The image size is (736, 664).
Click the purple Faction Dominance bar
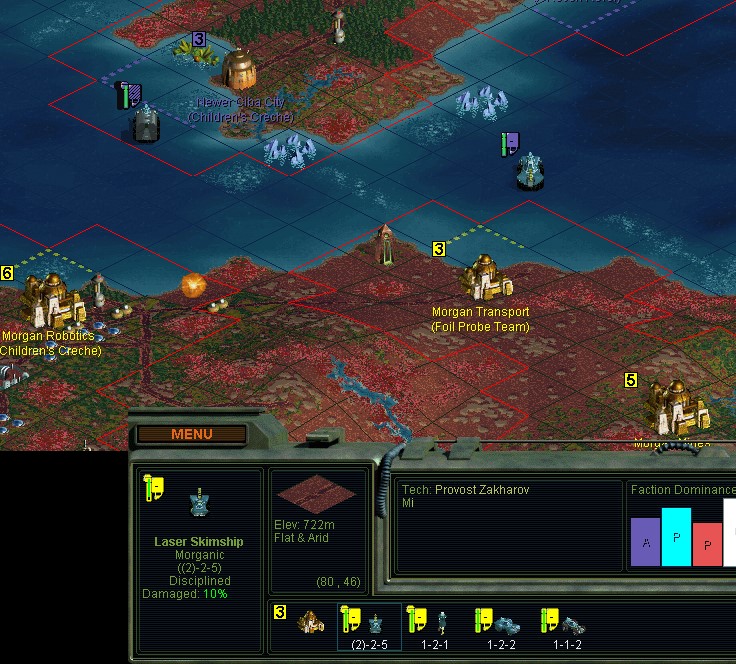tap(645, 541)
